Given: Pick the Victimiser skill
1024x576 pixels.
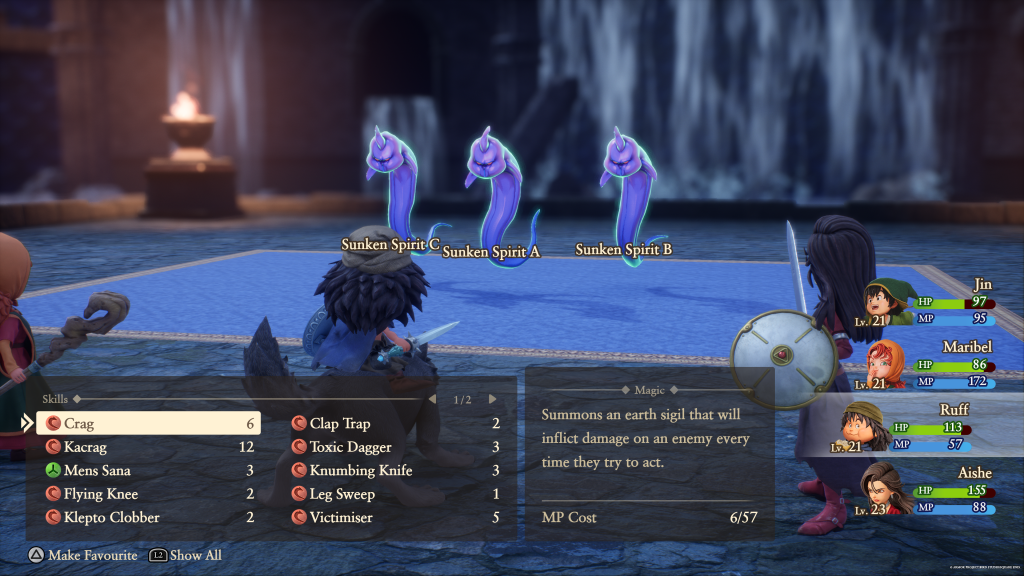Looking at the screenshot, I should pos(394,517).
